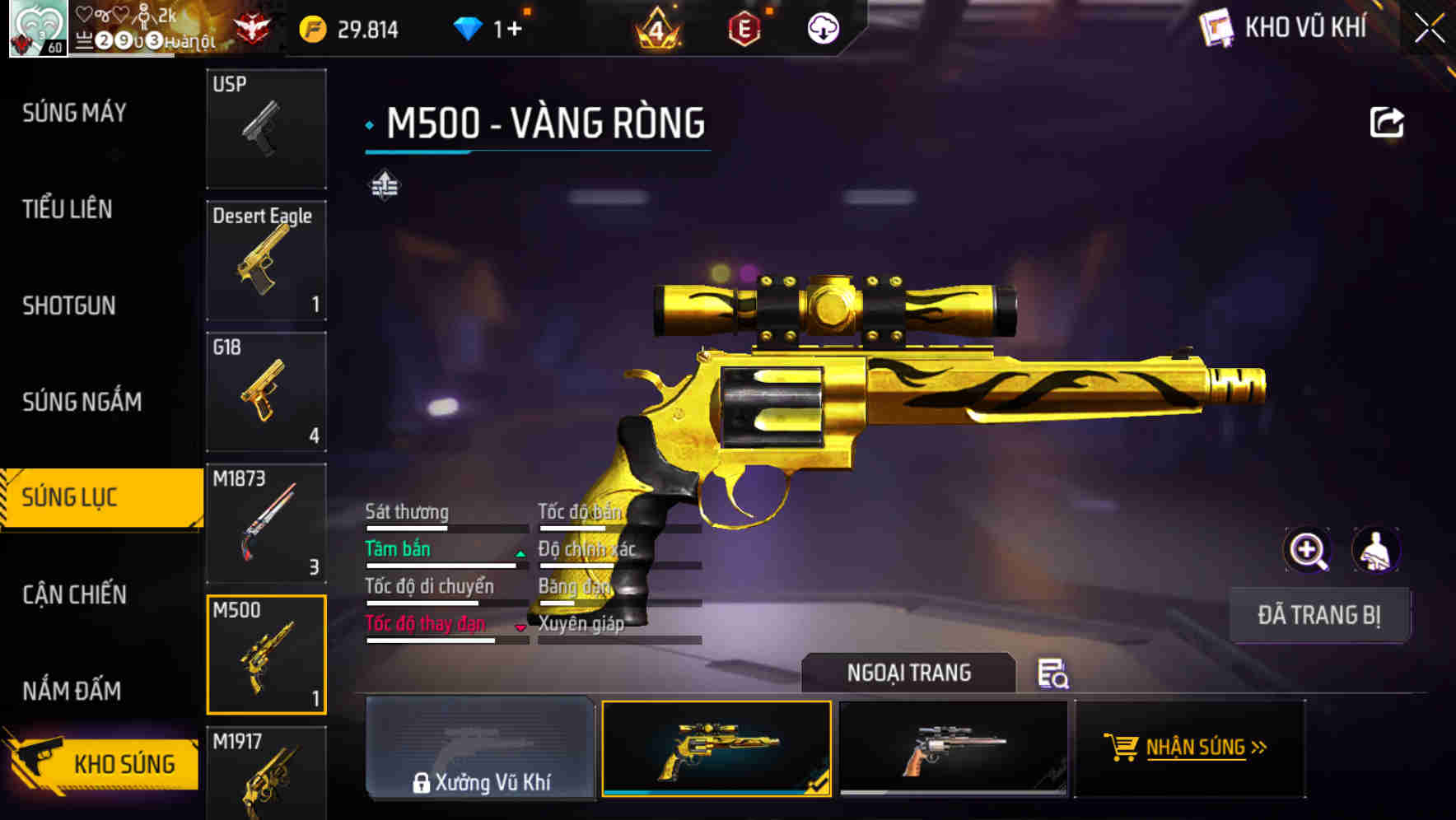Click the share icon for M500 - Vàng Ròng
The image size is (1456, 820).
[1387, 121]
